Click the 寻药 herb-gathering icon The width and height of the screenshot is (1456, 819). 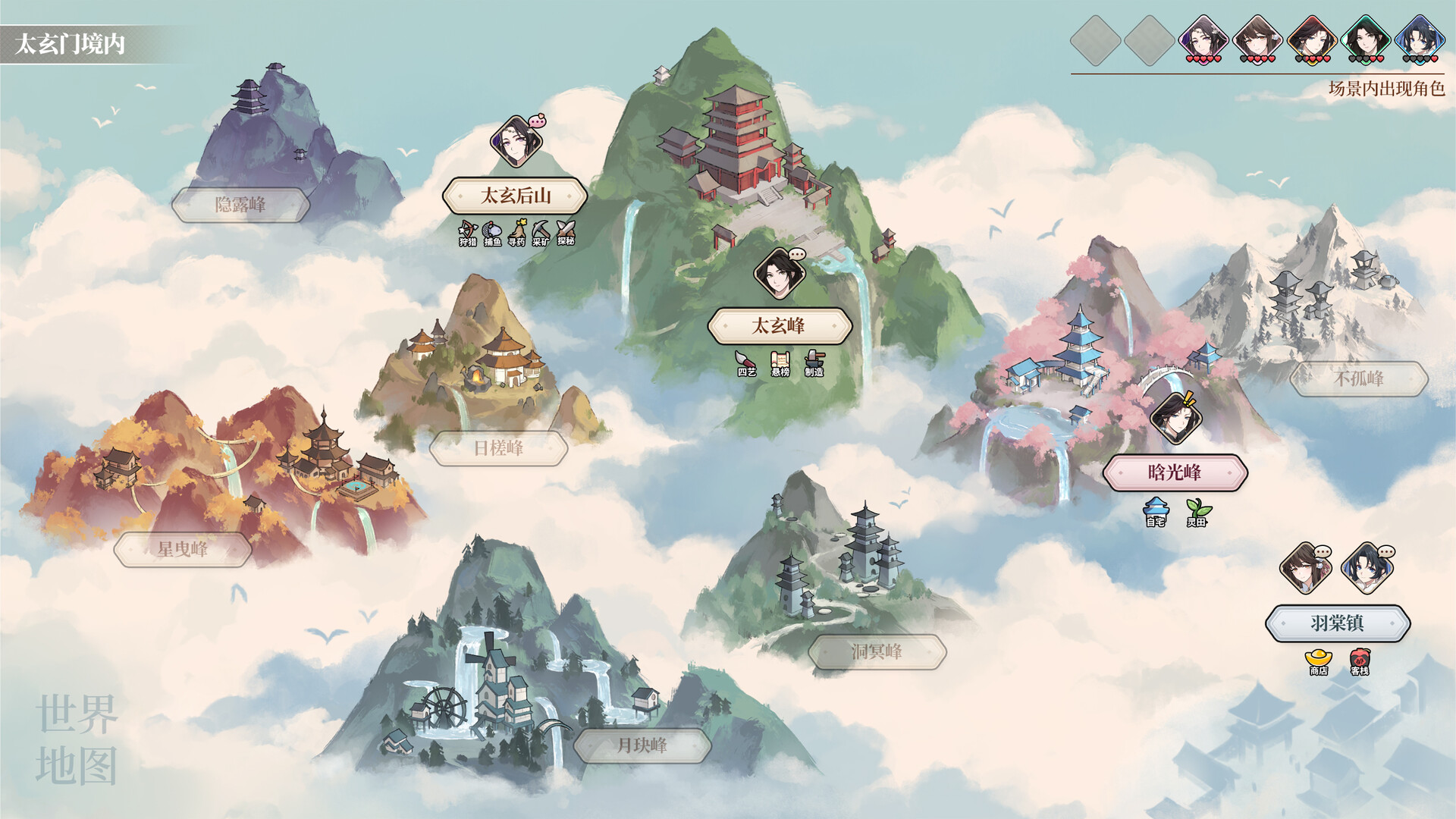pos(518,227)
